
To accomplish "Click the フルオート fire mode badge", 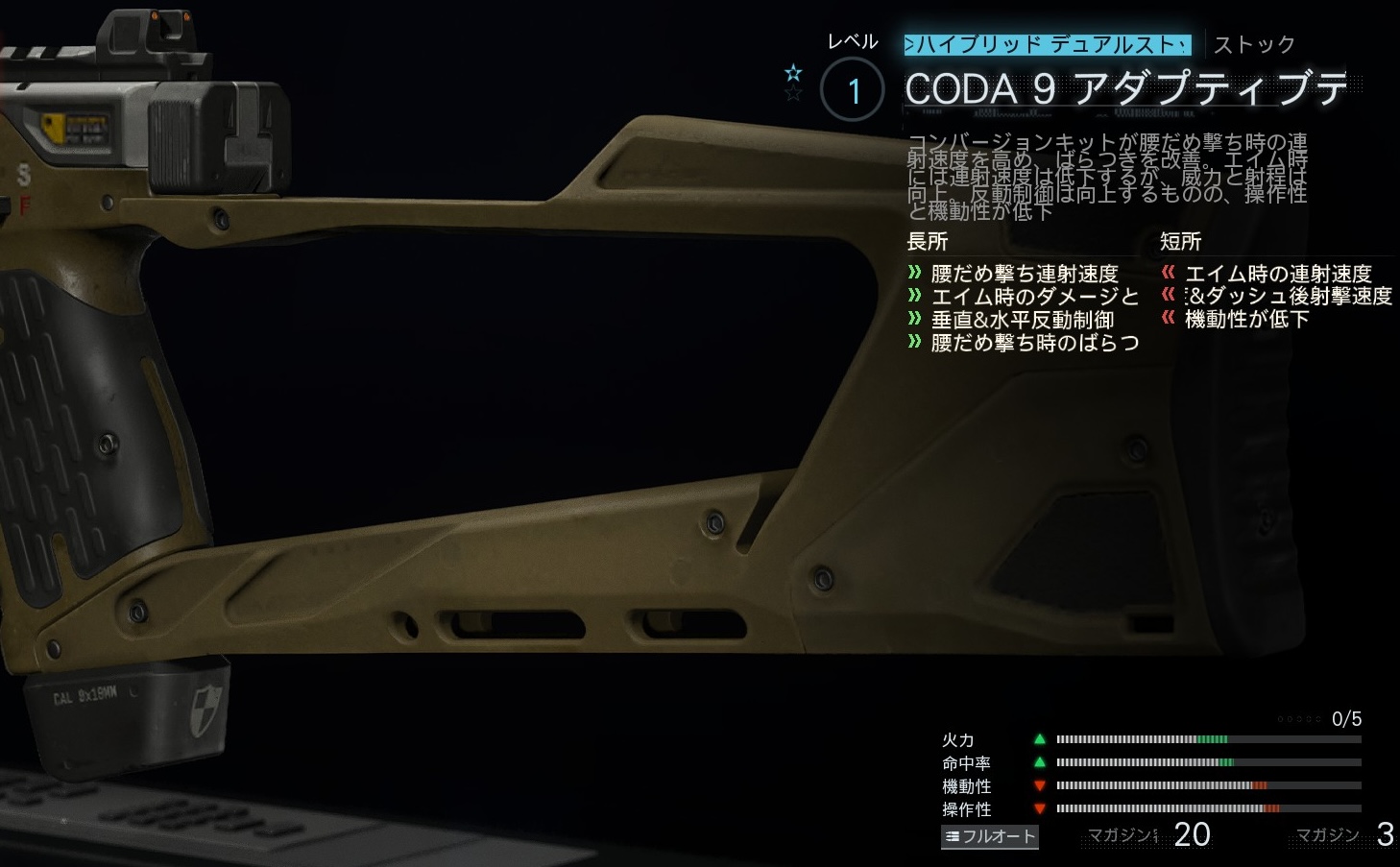I will (990, 836).
